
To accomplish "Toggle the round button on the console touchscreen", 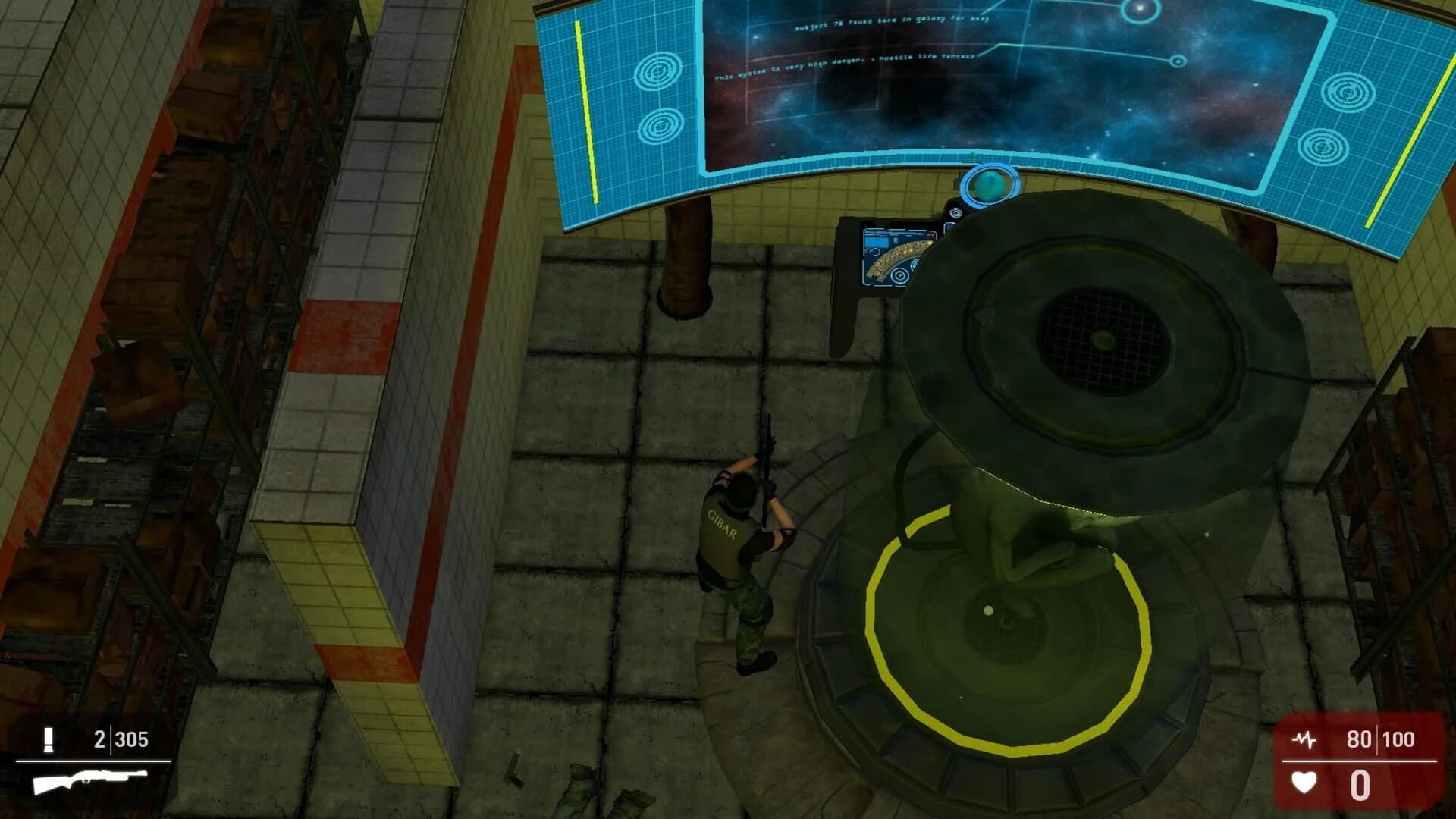I will click(x=901, y=275).
